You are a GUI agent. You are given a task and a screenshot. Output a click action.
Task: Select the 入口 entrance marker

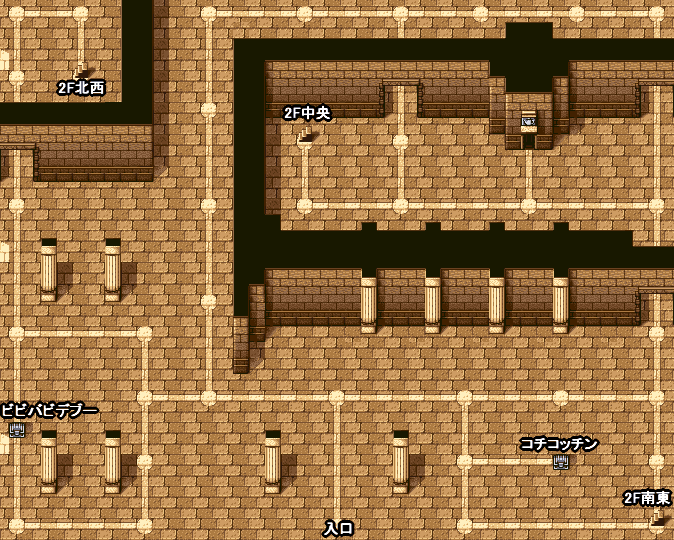pos(338,527)
